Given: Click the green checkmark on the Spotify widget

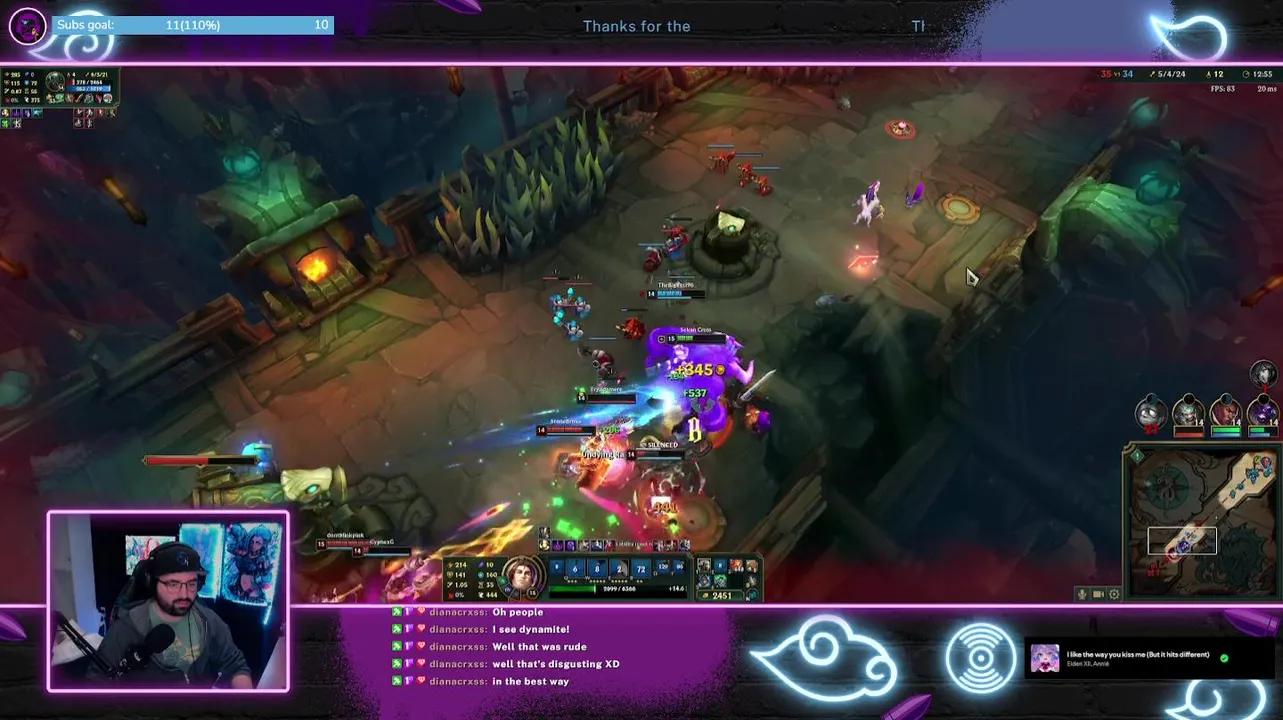Looking at the screenshot, I should click(x=1222, y=656).
